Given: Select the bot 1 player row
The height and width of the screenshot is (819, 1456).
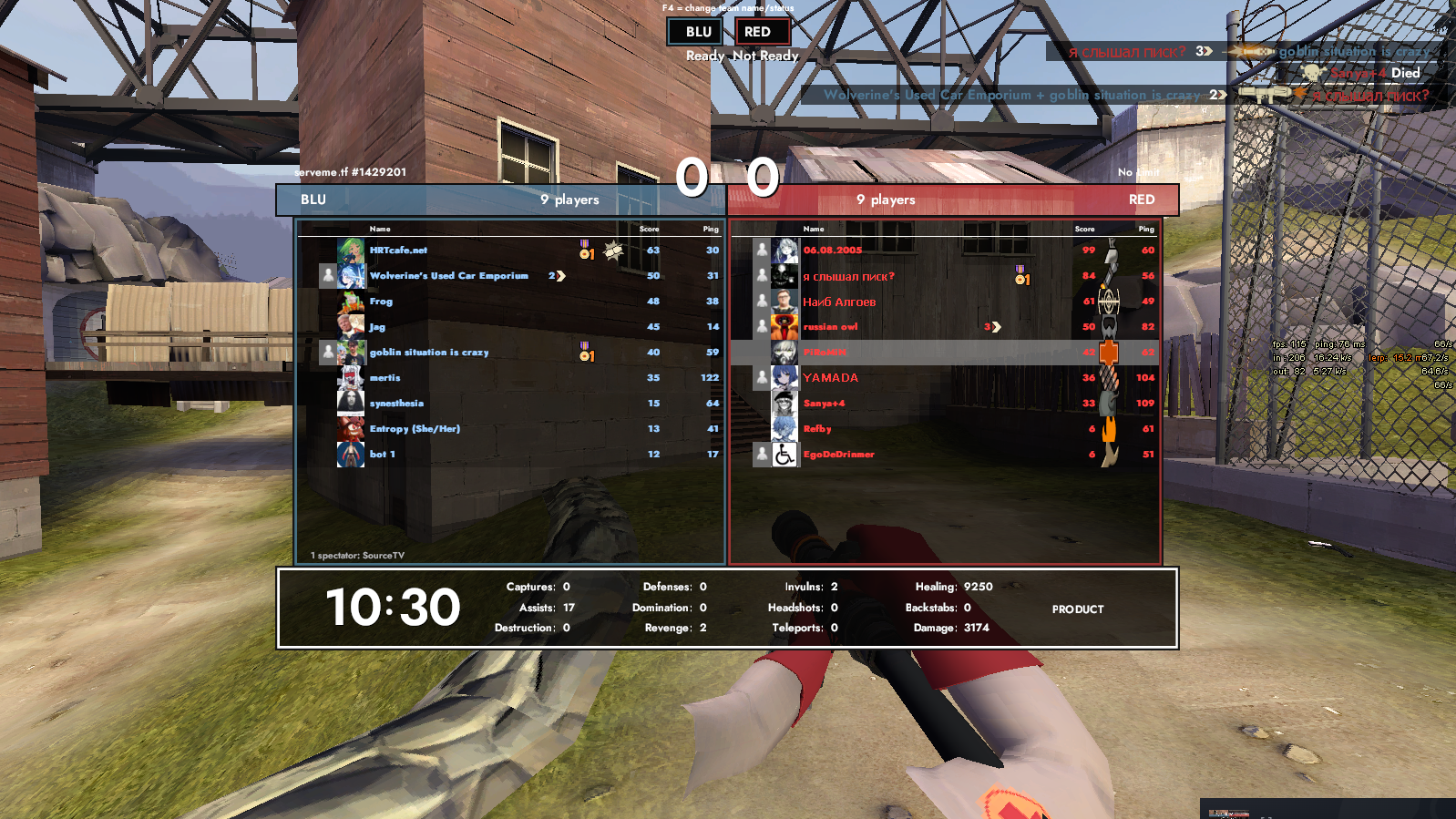Looking at the screenshot, I should pyautogui.click(x=382, y=455).
